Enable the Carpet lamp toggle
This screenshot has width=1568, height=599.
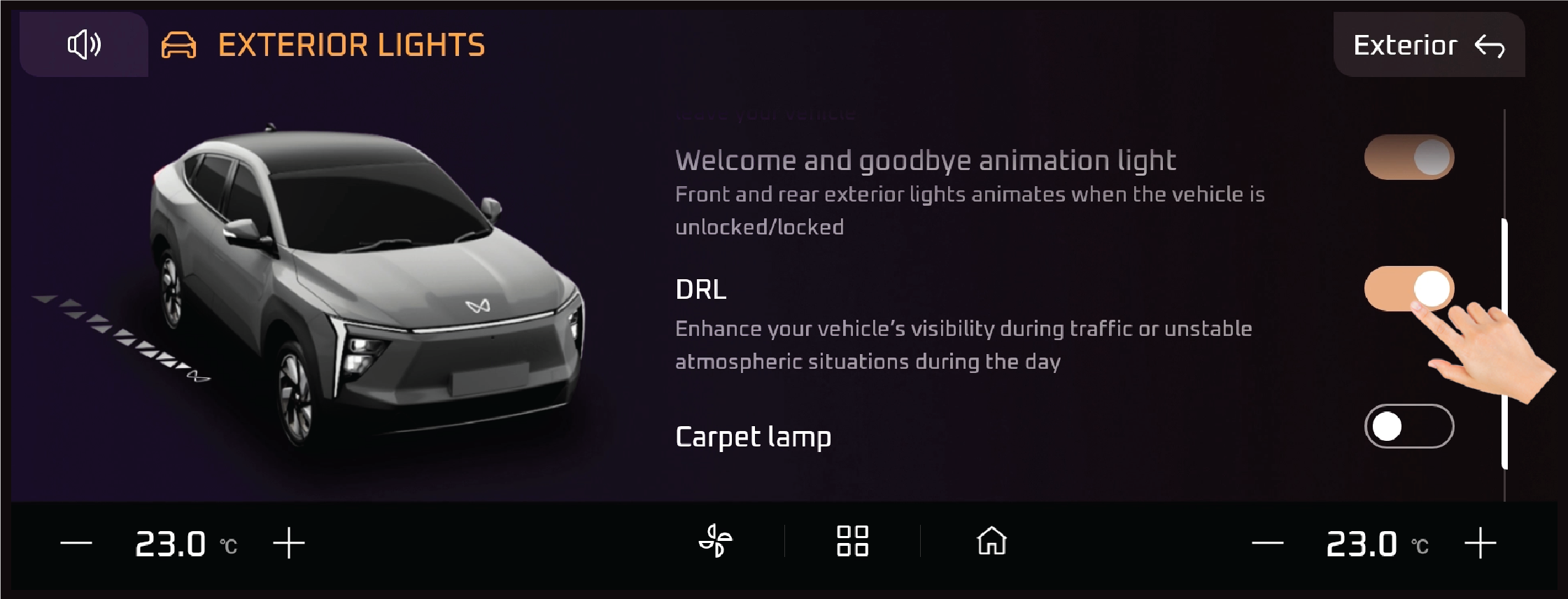click(x=1408, y=426)
